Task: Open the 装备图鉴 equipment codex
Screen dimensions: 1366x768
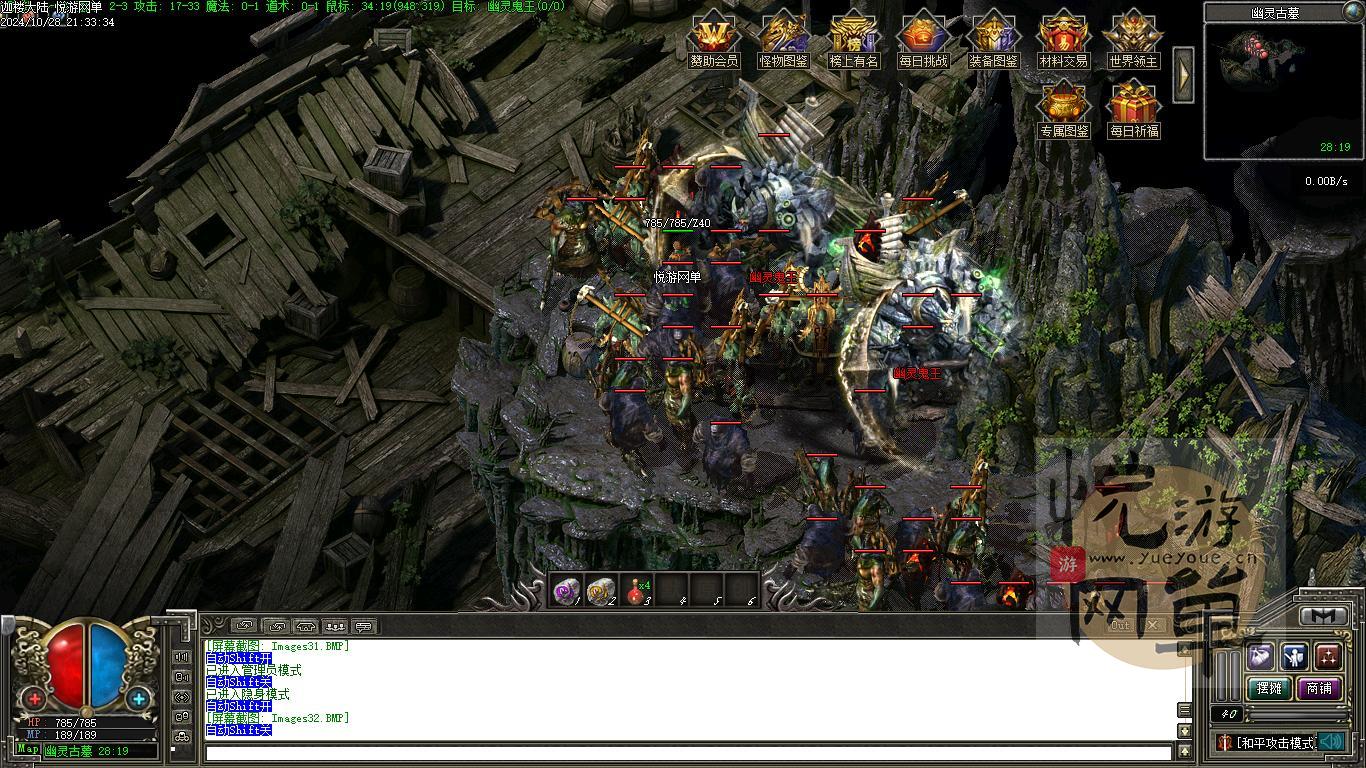Action: pyautogui.click(x=993, y=40)
